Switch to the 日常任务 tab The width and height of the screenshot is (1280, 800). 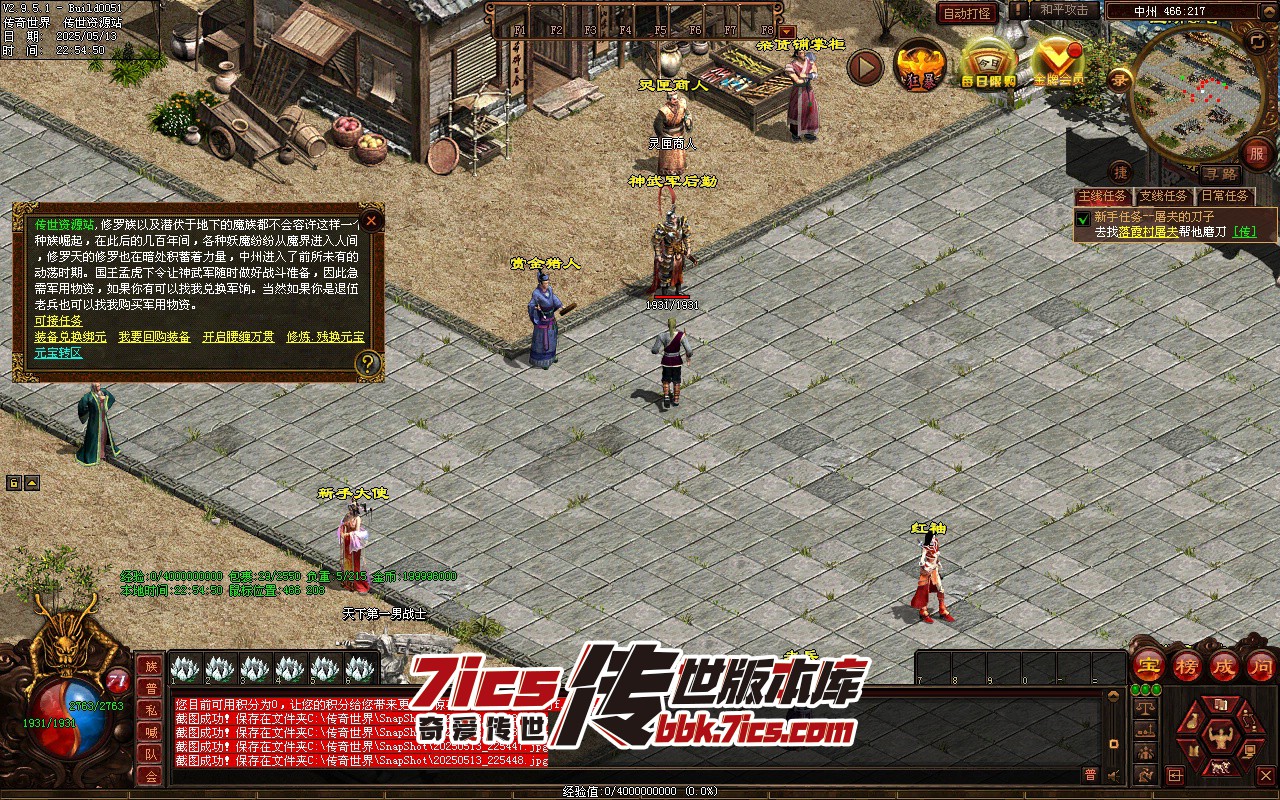(1225, 197)
